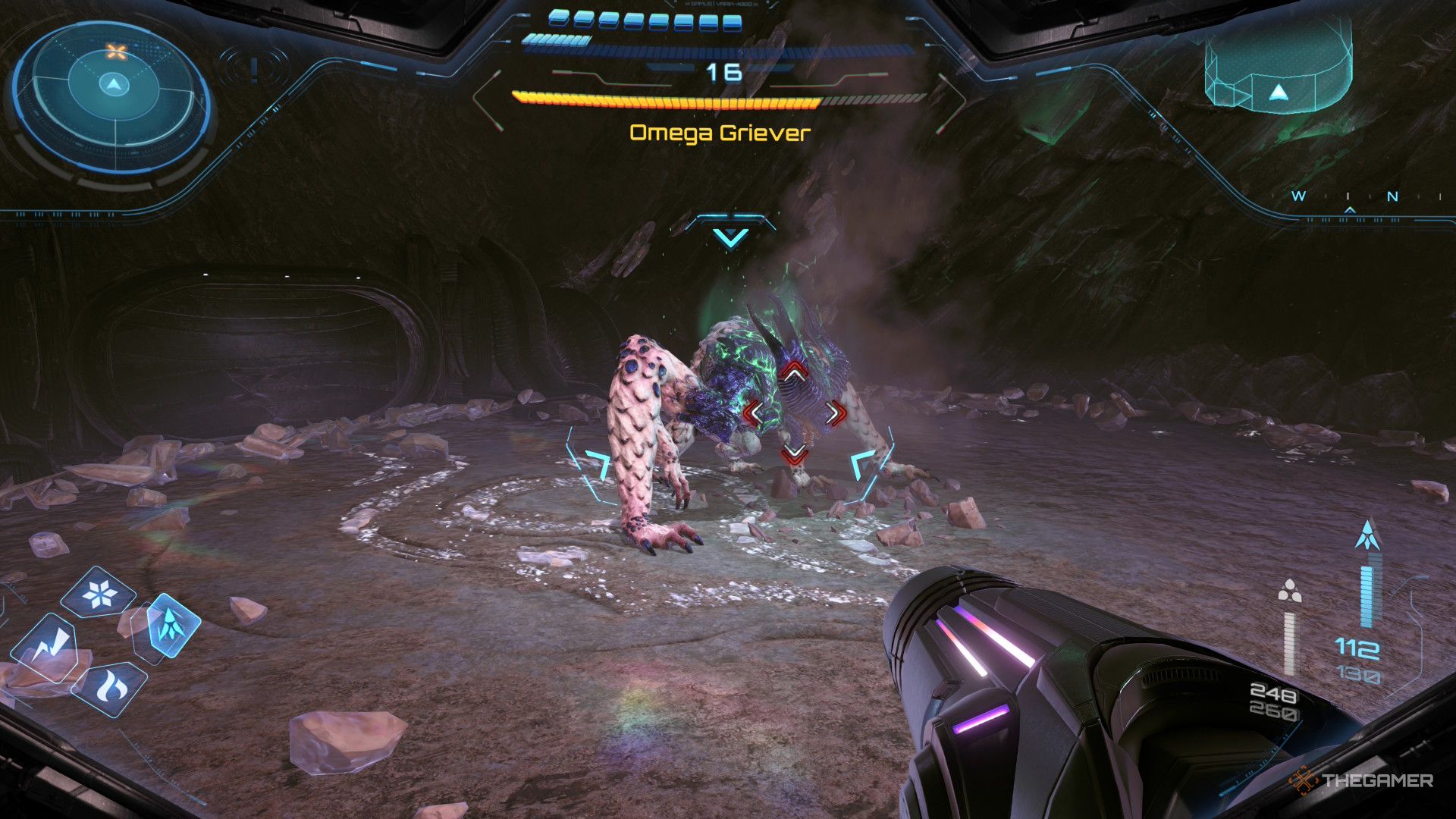Select the snowflake ice beam icon

pyautogui.click(x=100, y=593)
